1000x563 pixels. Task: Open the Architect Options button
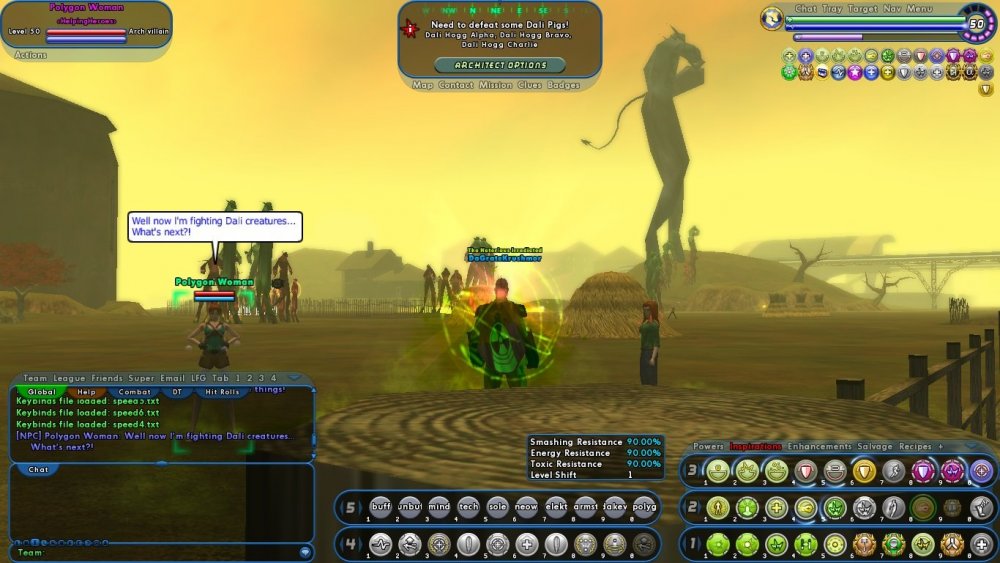tap(500, 65)
